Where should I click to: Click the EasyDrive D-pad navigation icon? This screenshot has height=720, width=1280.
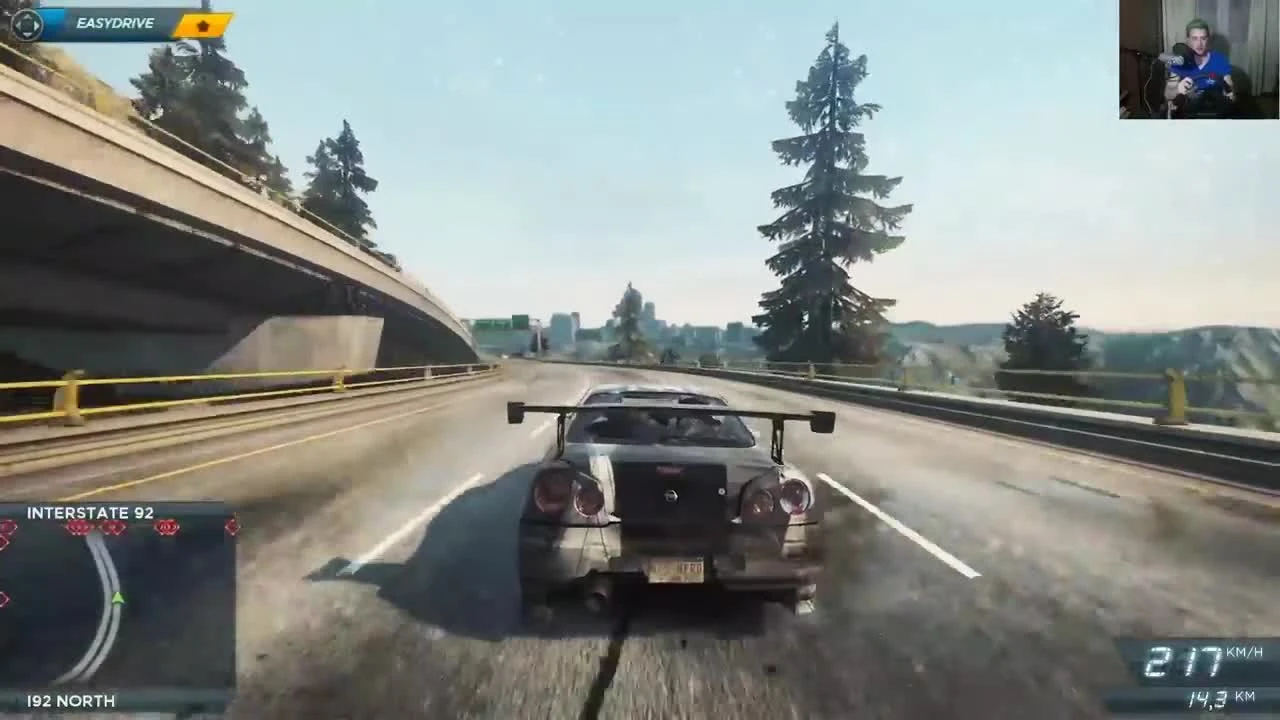(x=26, y=25)
